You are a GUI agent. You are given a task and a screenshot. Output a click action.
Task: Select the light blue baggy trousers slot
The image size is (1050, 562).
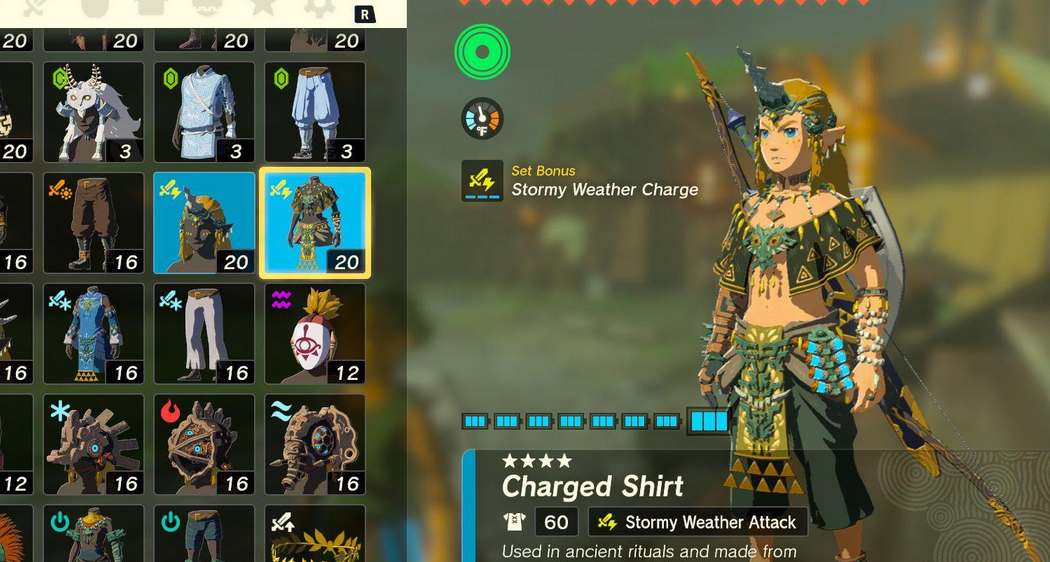point(315,112)
